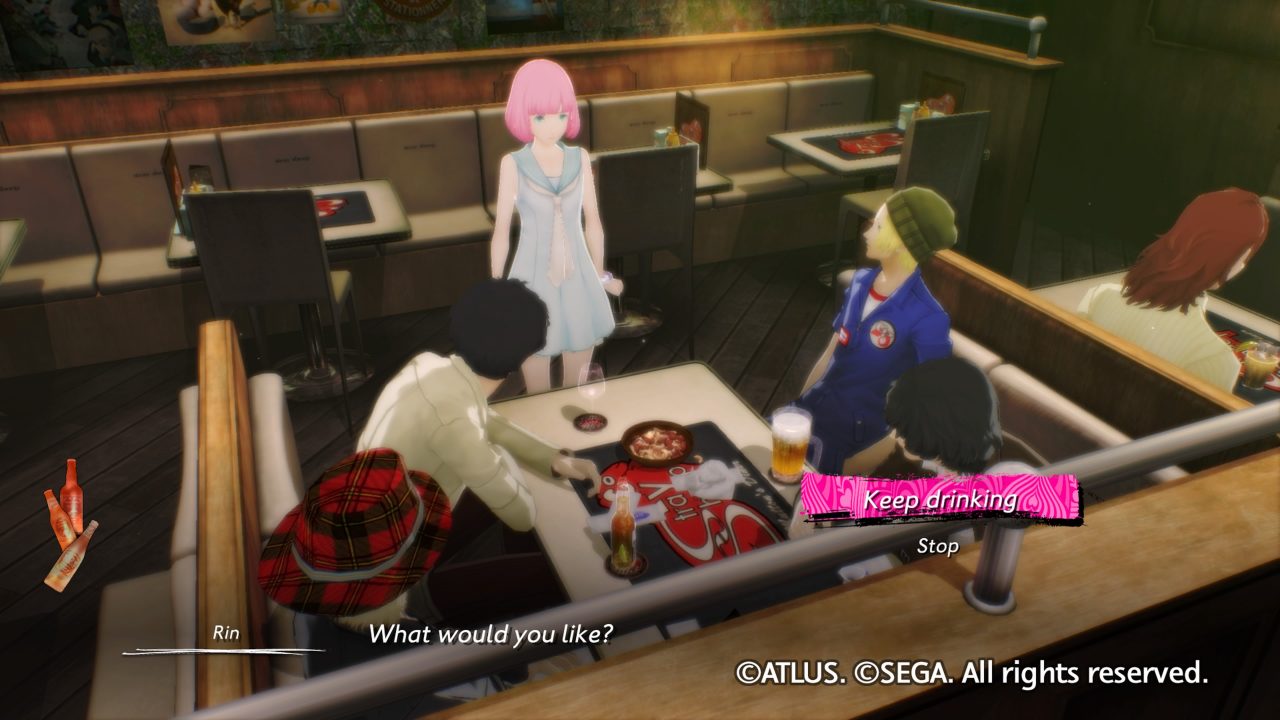
Task: Choose the "Keep drinking" option
Action: coord(939,498)
